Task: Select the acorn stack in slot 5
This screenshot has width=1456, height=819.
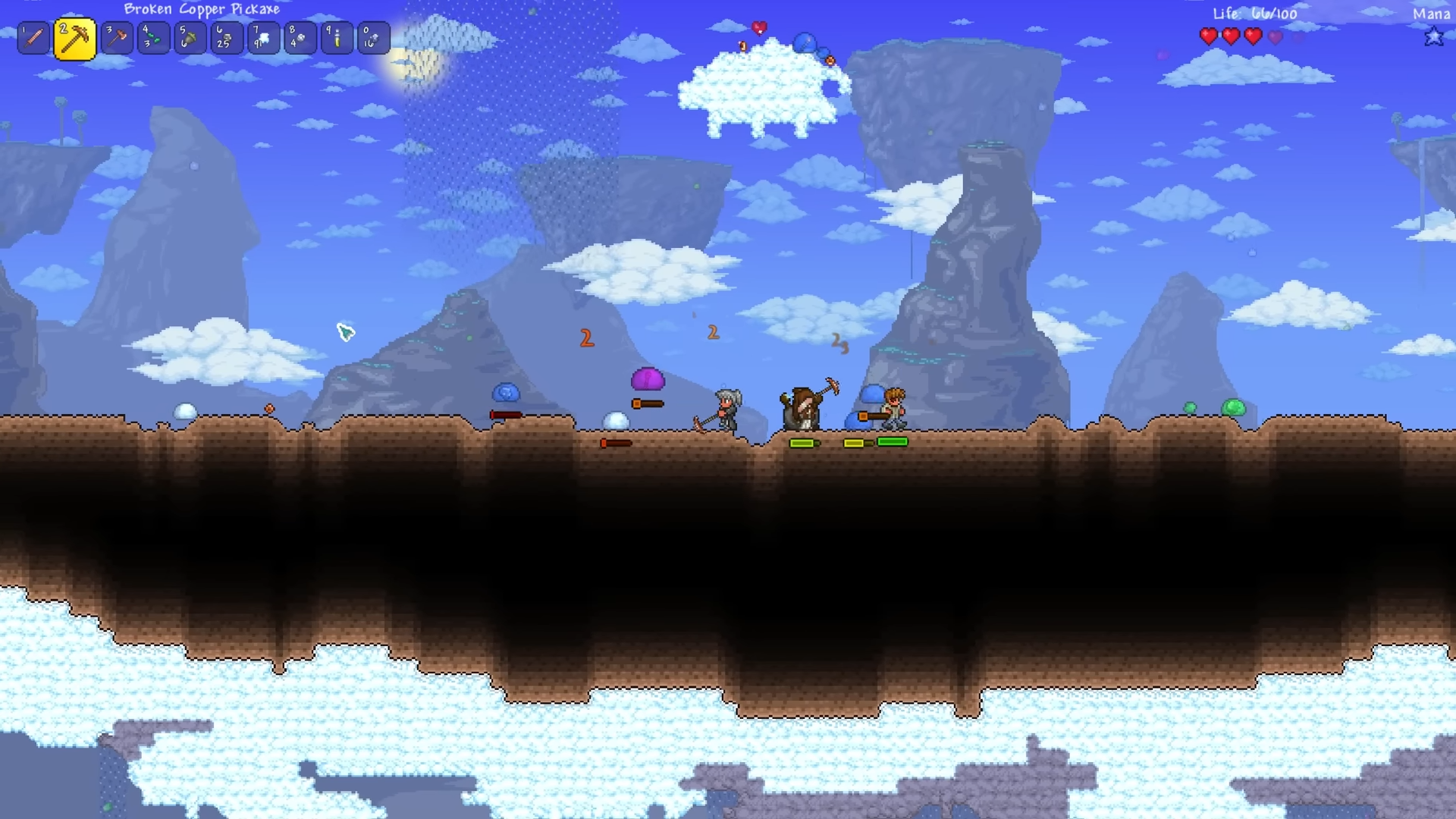Action: pyautogui.click(x=190, y=38)
